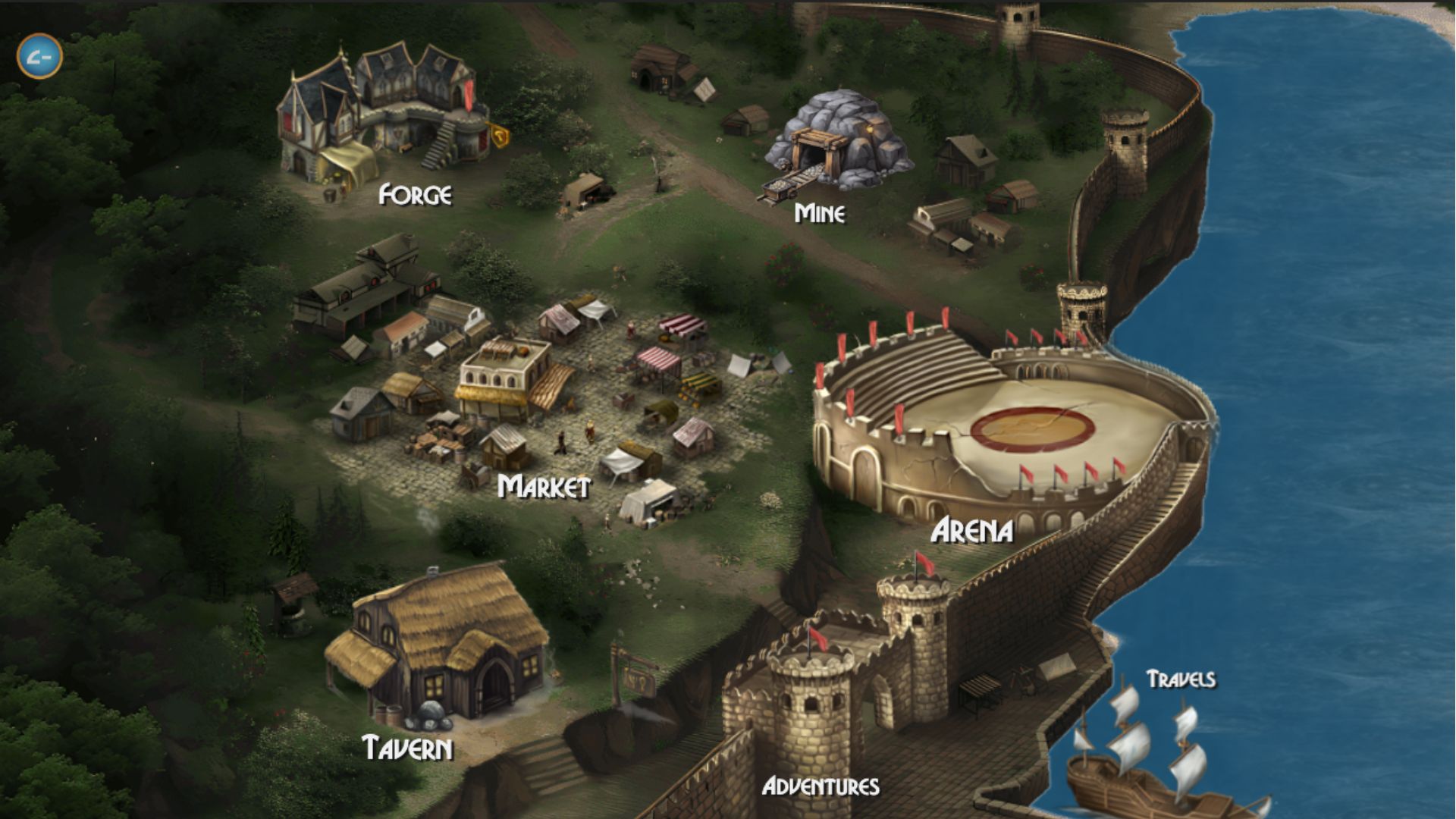The image size is (1456, 819).
Task: Click the Adventures label on the city gate
Action: [823, 786]
